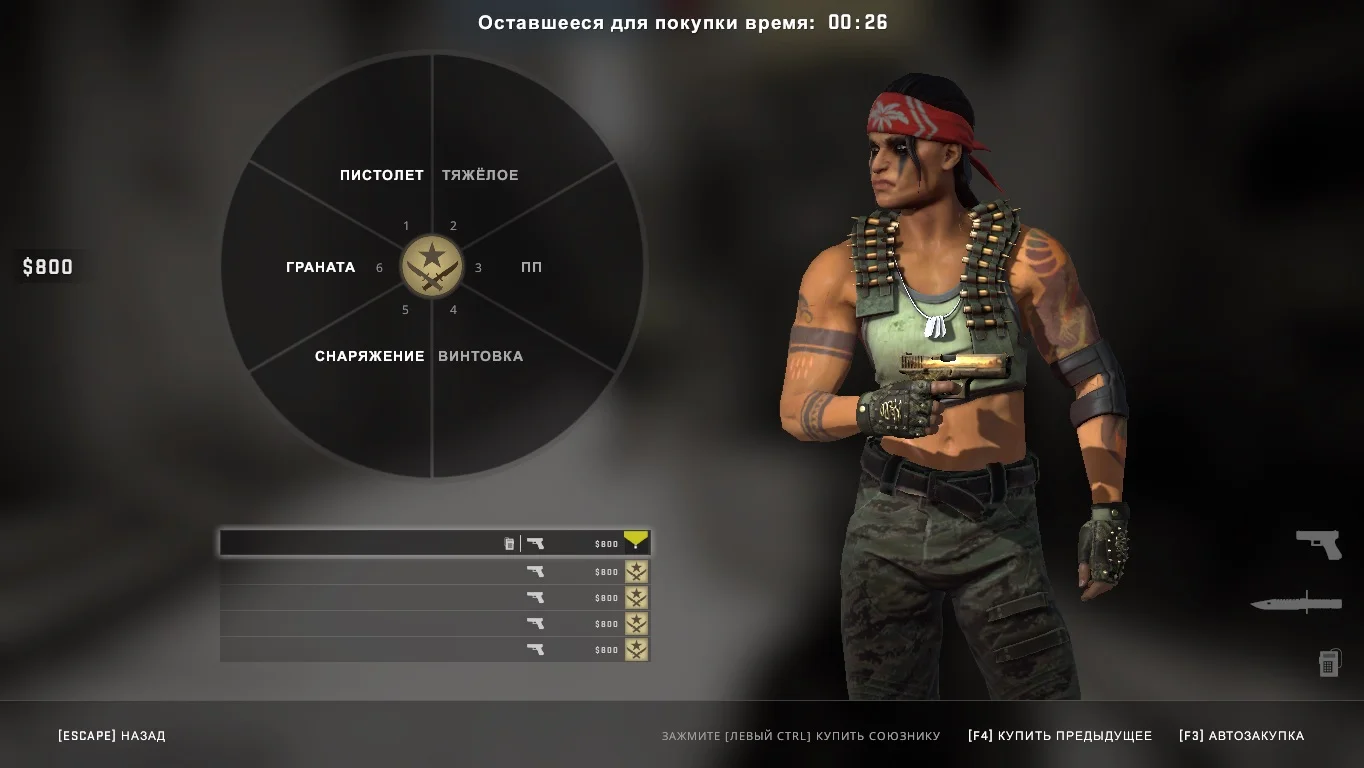This screenshot has width=1364, height=768.
Task: Activate the АВТОЗАКУПКА auto-buy button
Action: (1241, 736)
